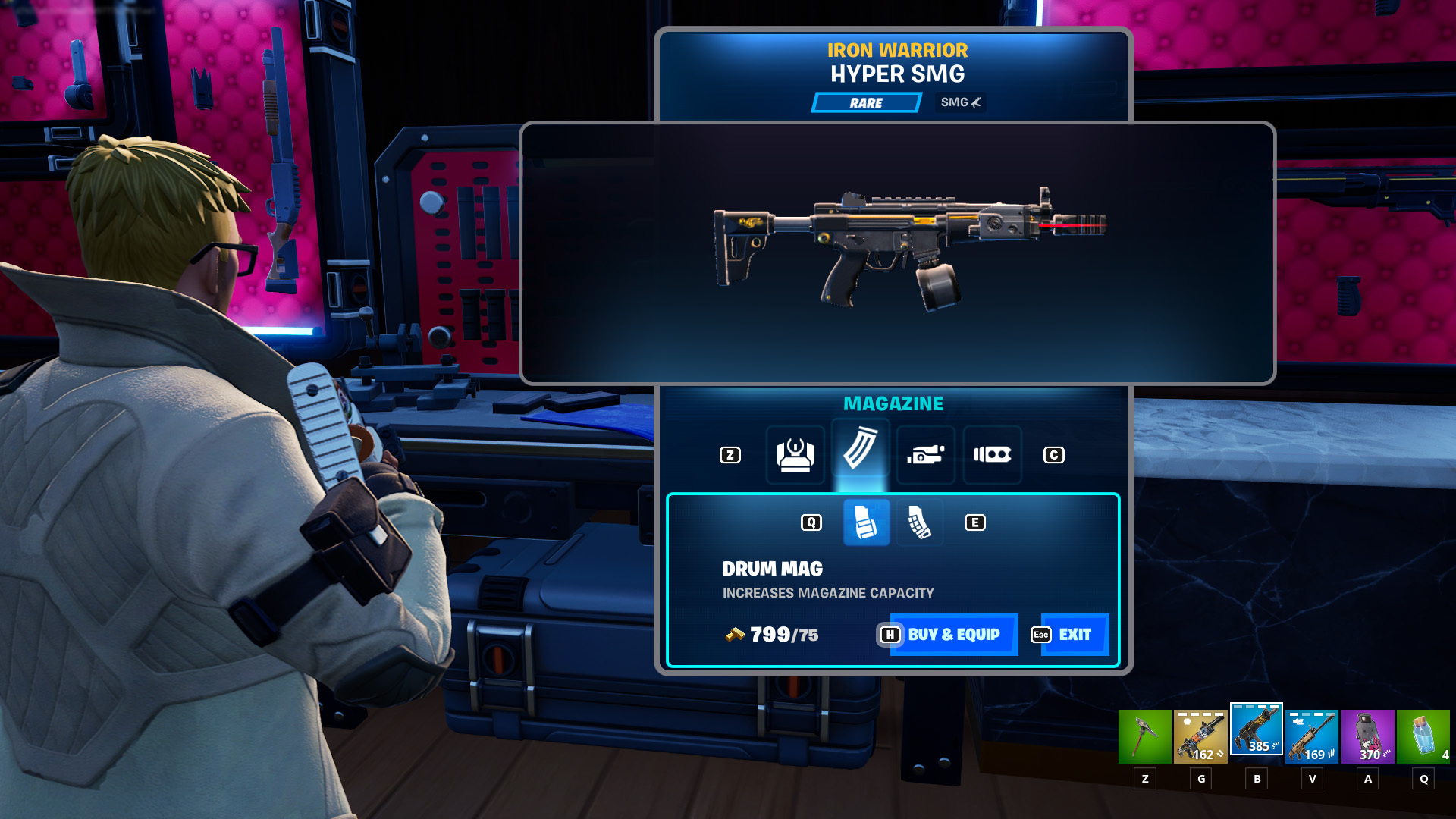Select the Hyper SMG slot with 385 ammo
Screen dimensions: 1456x819
tap(1256, 730)
